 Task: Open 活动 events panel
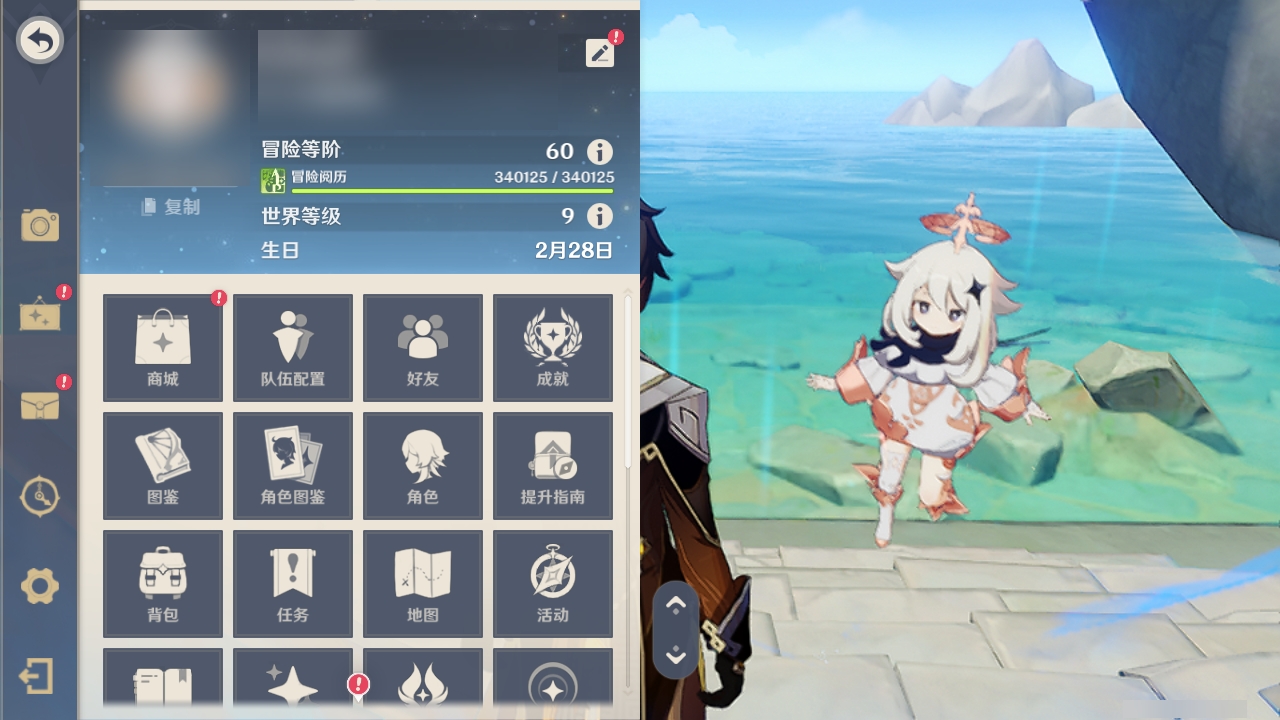point(552,583)
